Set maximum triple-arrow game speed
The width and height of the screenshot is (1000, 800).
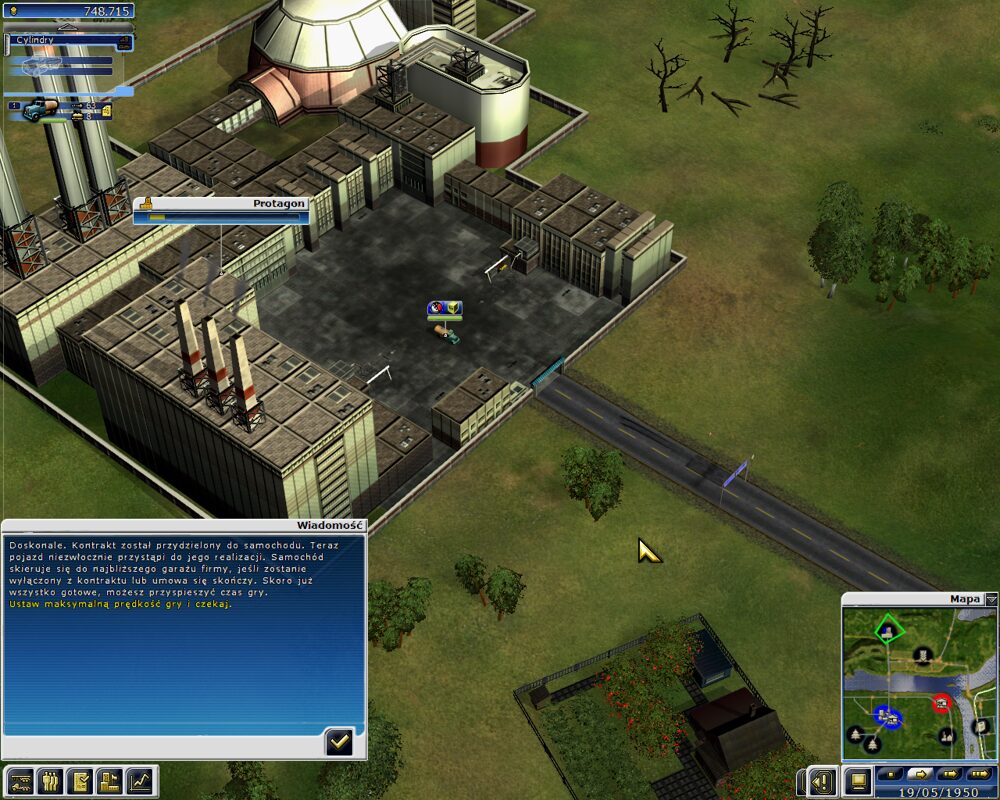[x=980, y=773]
